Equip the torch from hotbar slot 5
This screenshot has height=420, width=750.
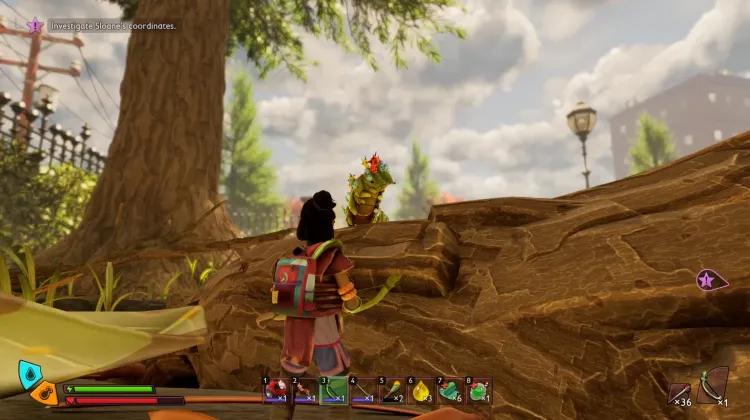[x=393, y=390]
